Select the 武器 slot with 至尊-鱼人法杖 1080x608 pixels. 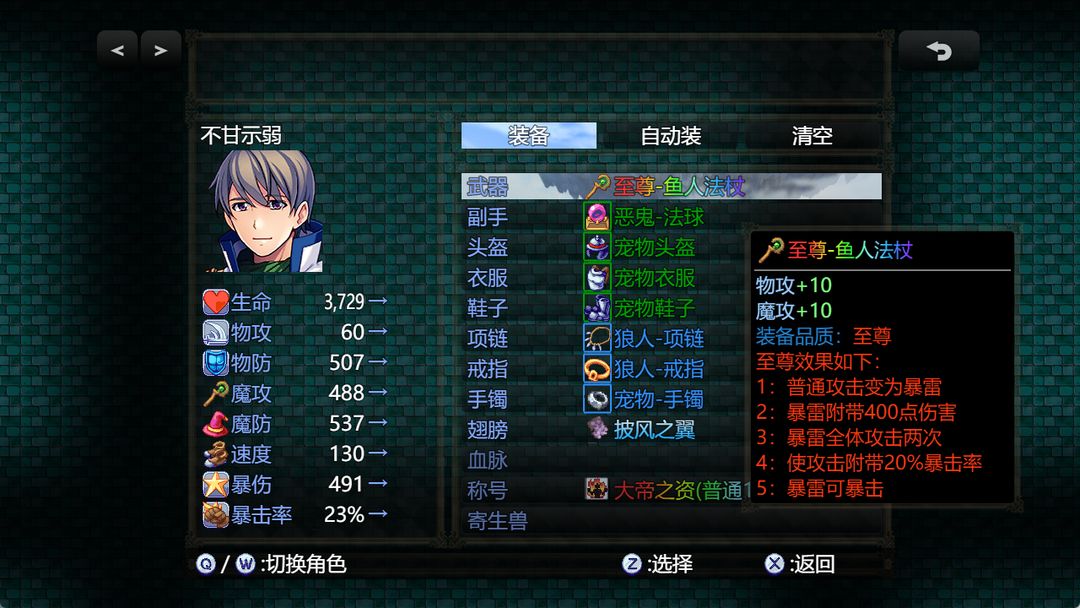[671, 187]
